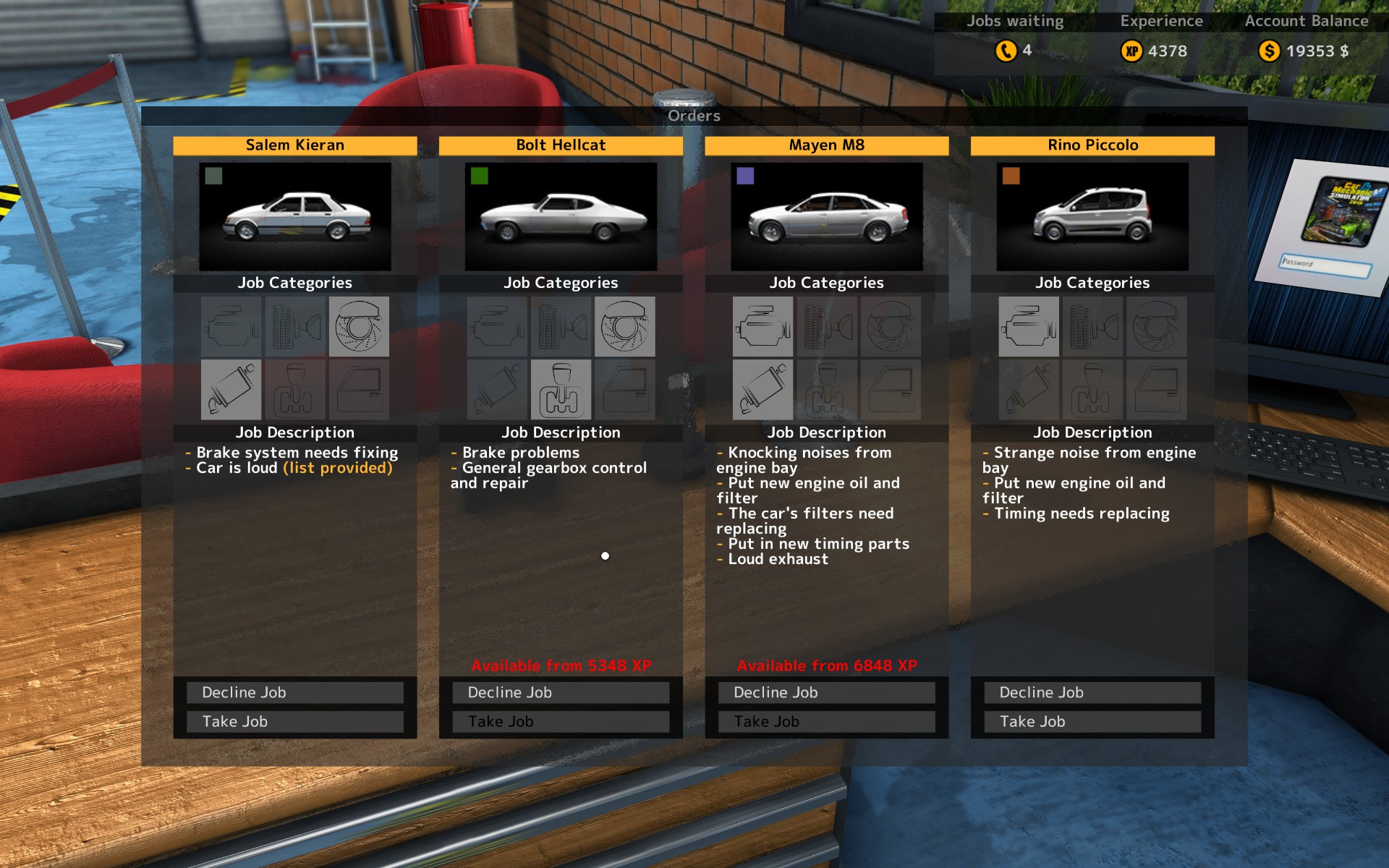1389x868 pixels.
Task: Select the Mayen M8 car thumbnail
Action: click(826, 216)
